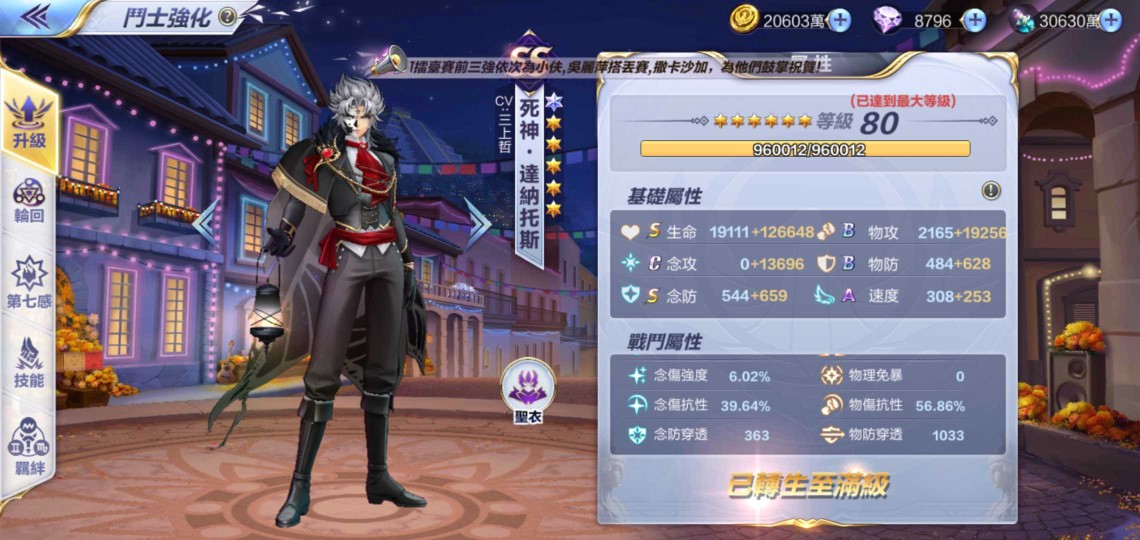The image size is (1140, 540).
Task: Add gold coins with the plus button
Action: pyautogui.click(x=839, y=19)
